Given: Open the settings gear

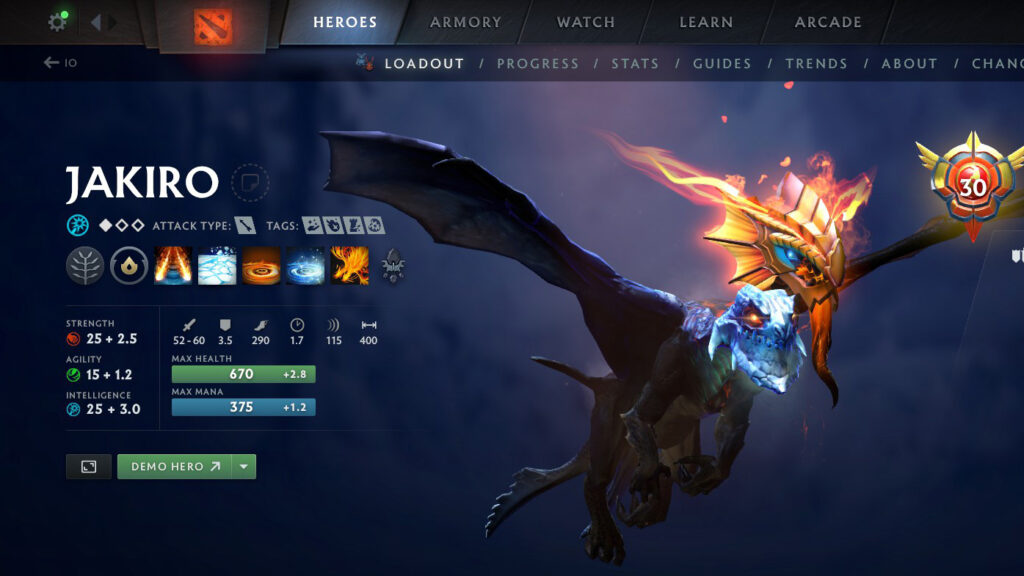Looking at the screenshot, I should [x=57, y=22].
